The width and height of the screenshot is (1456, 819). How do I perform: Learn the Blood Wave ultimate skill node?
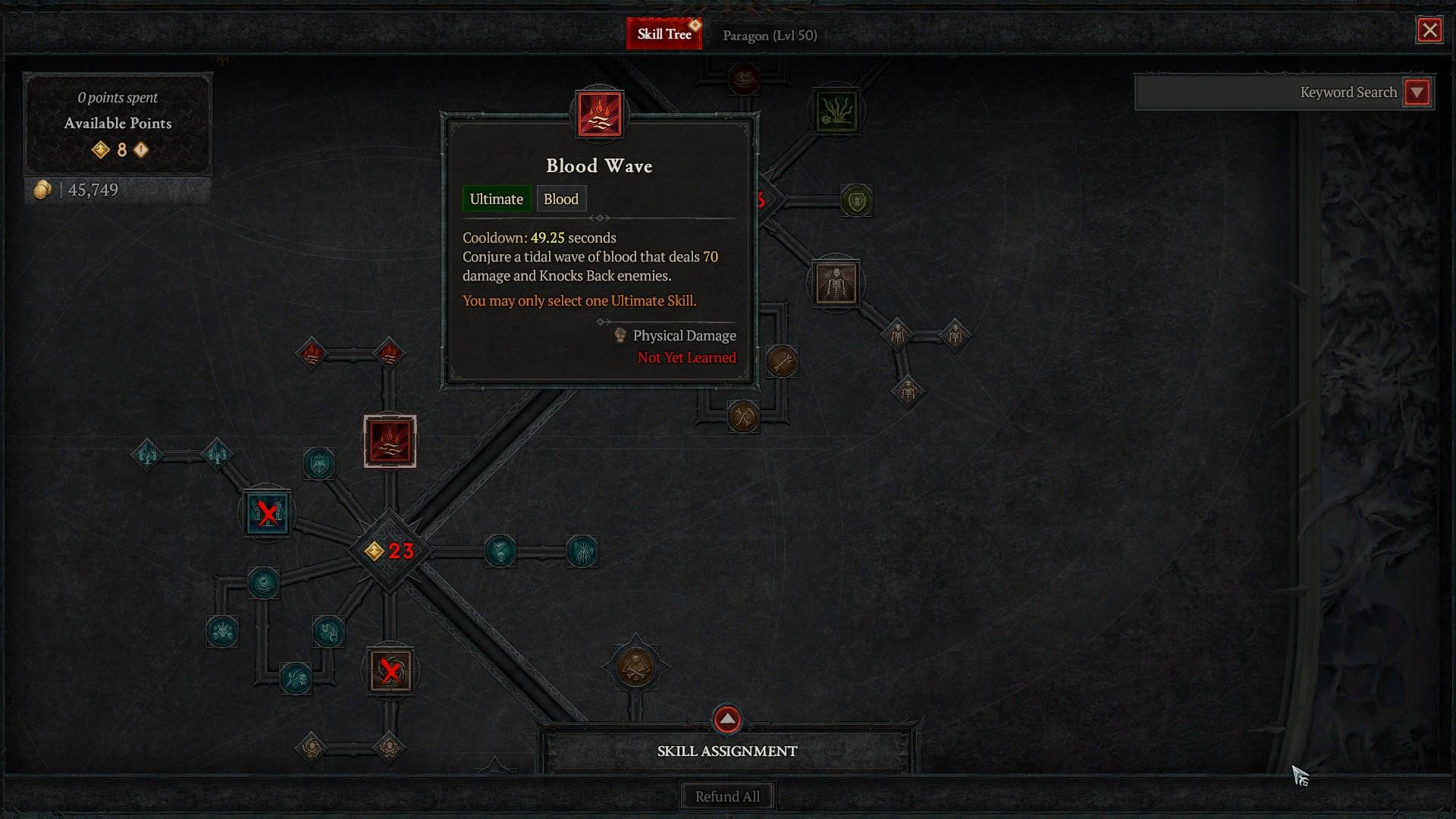(390, 441)
